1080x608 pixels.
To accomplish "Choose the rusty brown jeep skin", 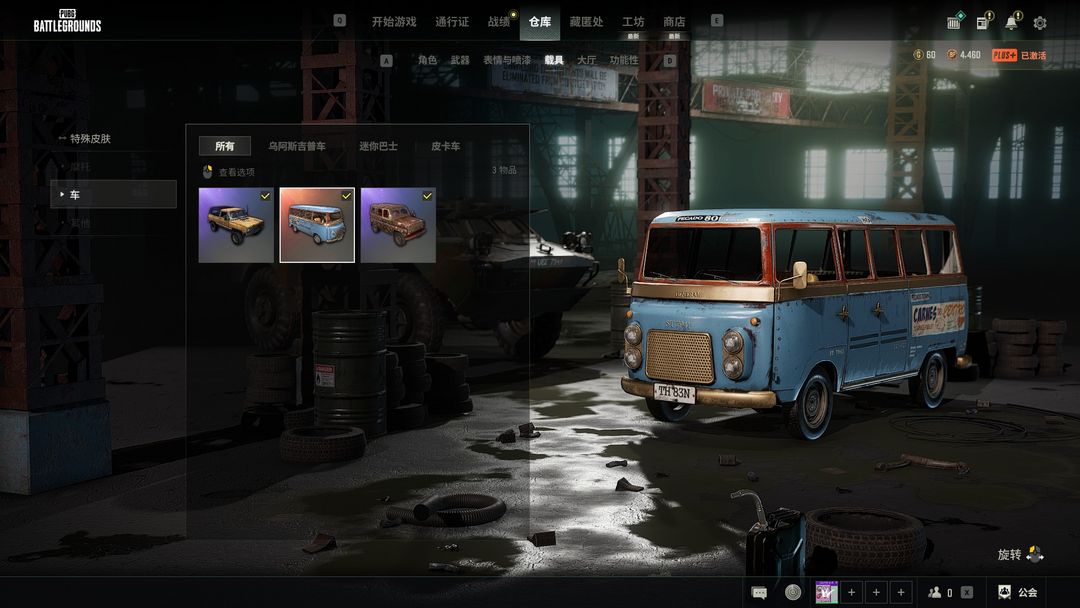I will 398,225.
